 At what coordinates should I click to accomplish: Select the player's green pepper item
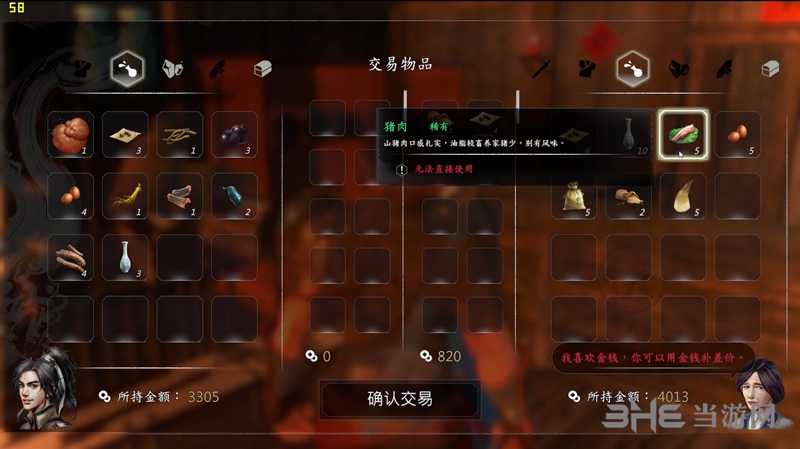pos(233,197)
